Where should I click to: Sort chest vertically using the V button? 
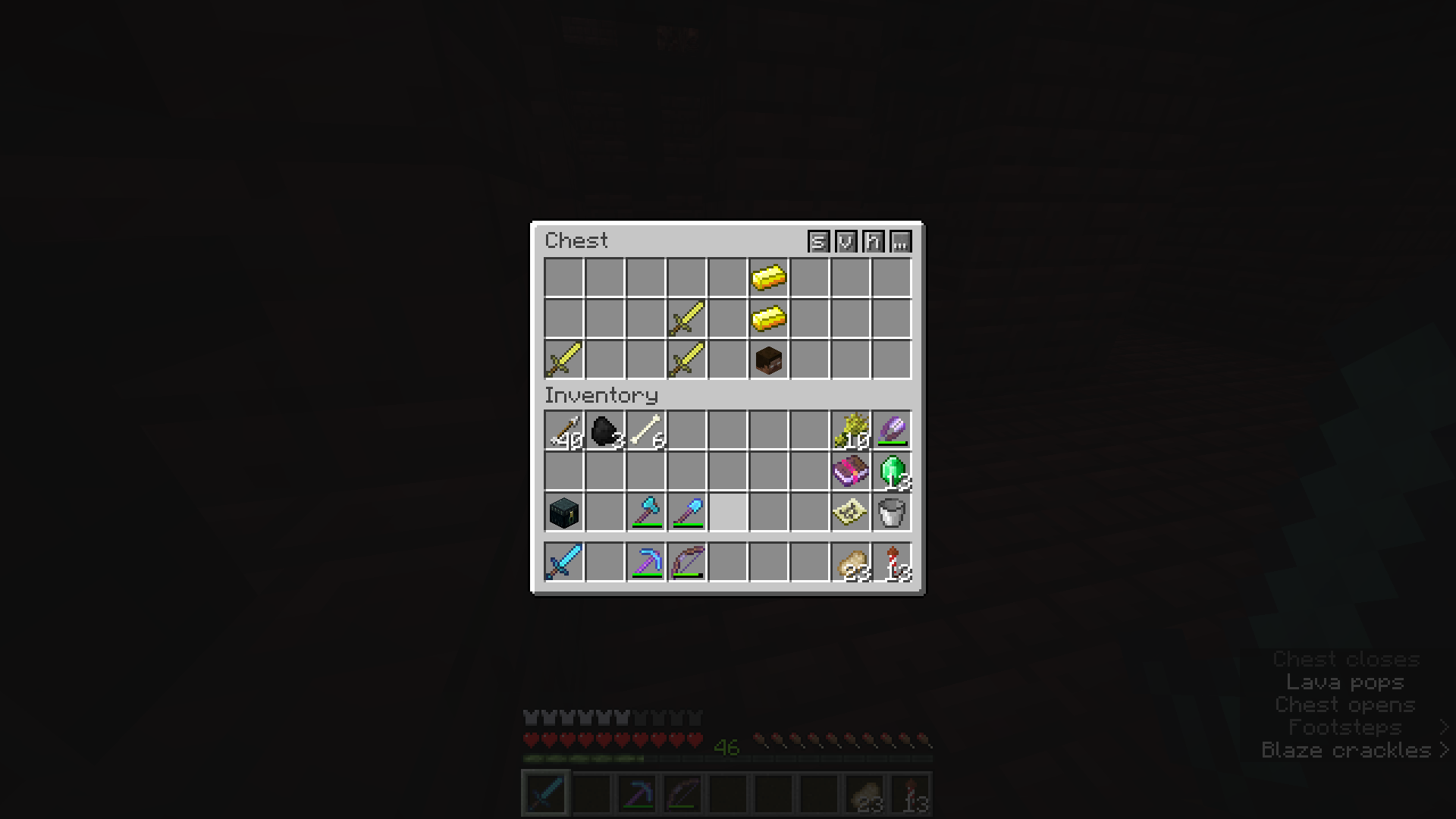coord(845,243)
